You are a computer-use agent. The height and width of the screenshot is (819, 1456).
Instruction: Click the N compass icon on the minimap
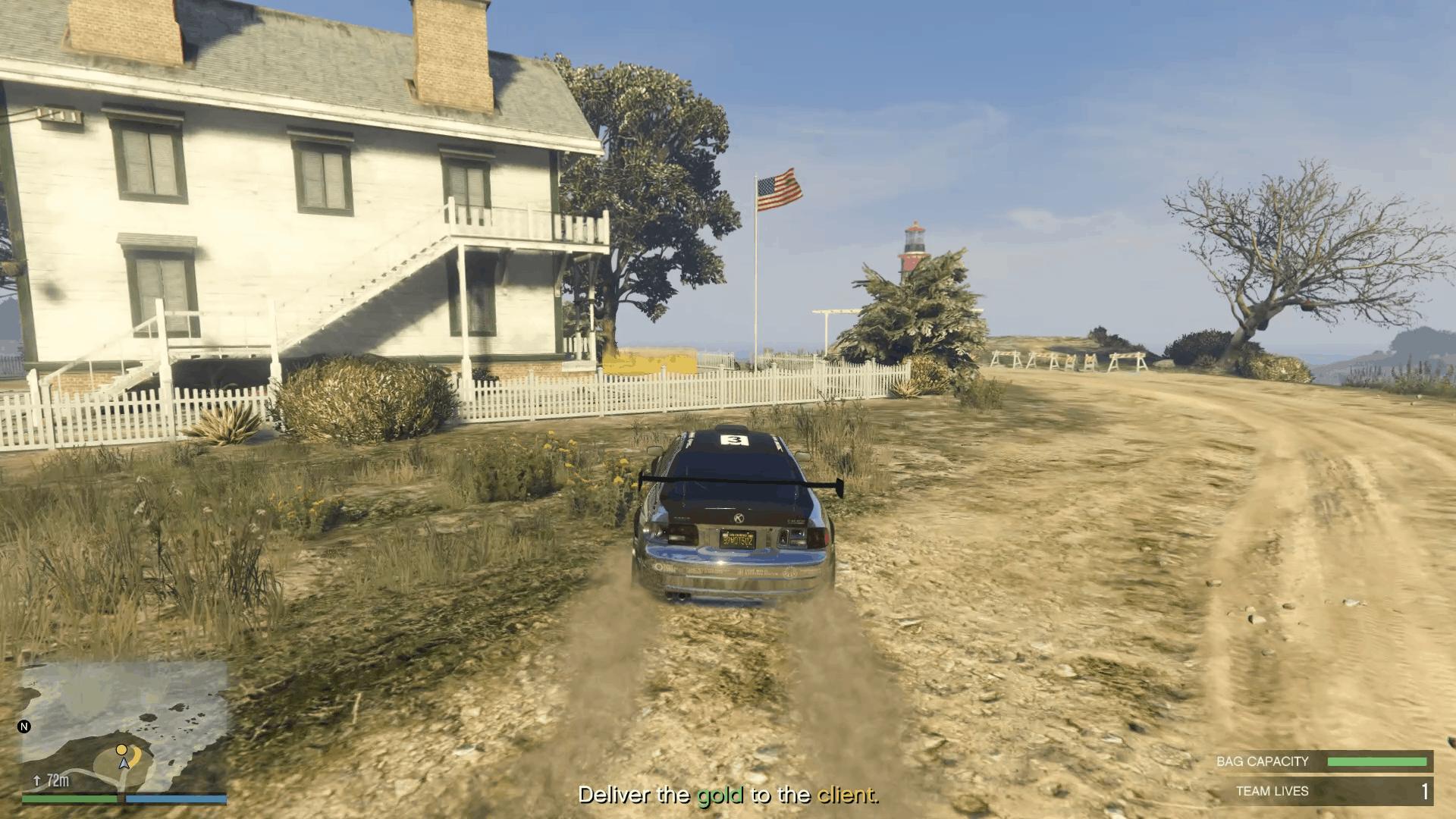click(x=24, y=726)
